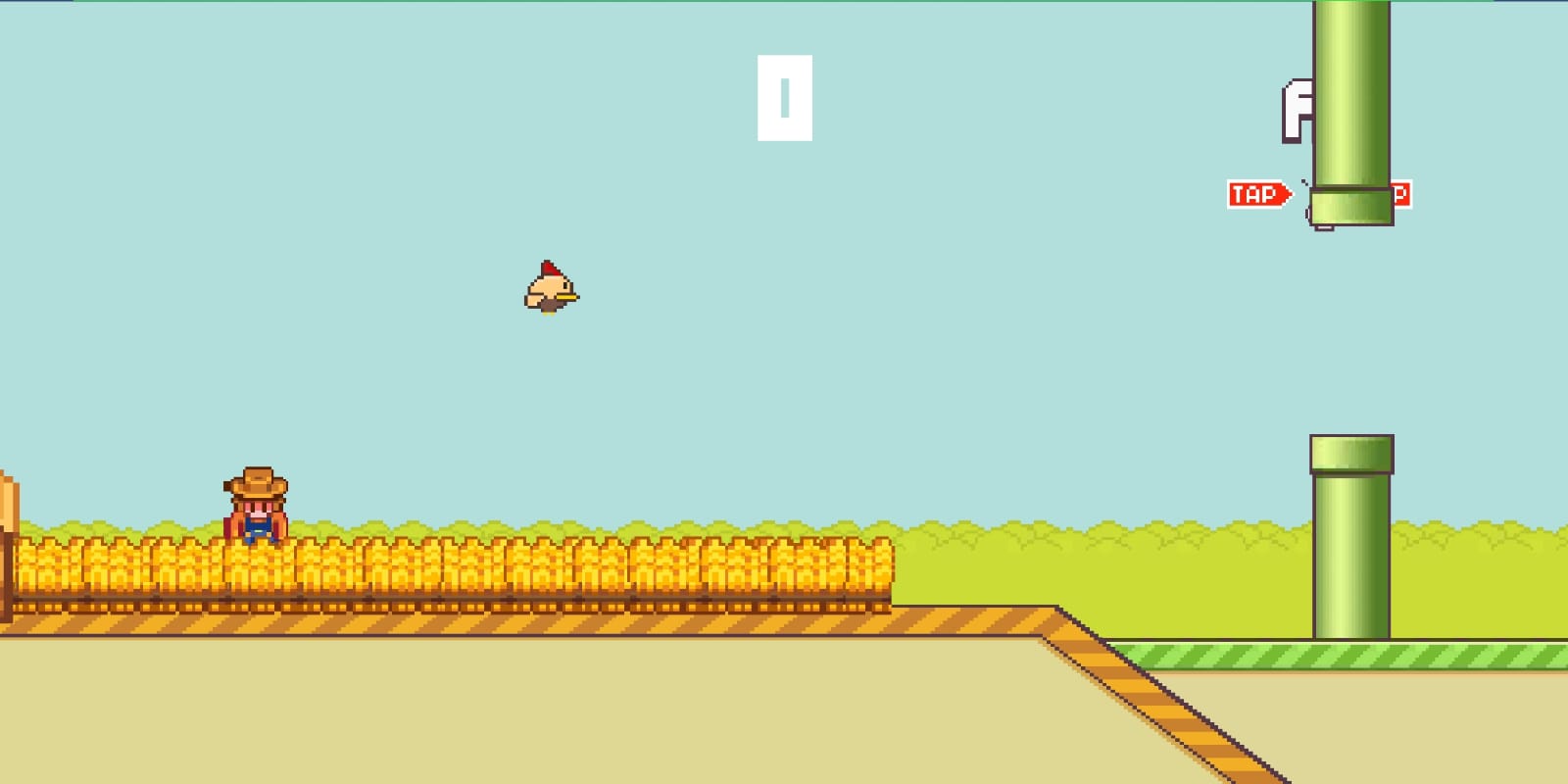Click the chicken's red comb
This screenshot has height=784, width=1568.
[x=548, y=269]
